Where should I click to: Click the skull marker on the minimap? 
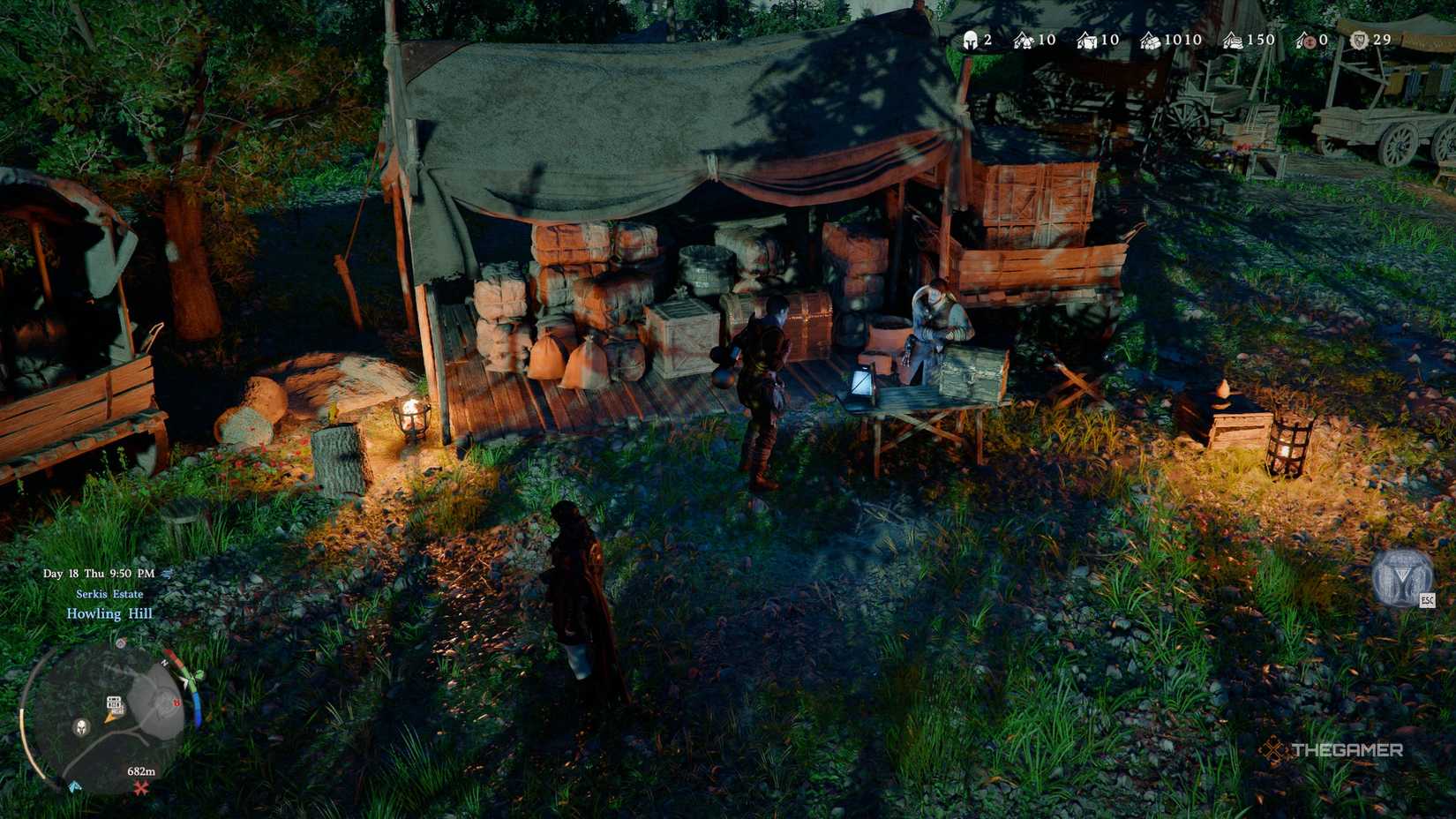click(81, 729)
